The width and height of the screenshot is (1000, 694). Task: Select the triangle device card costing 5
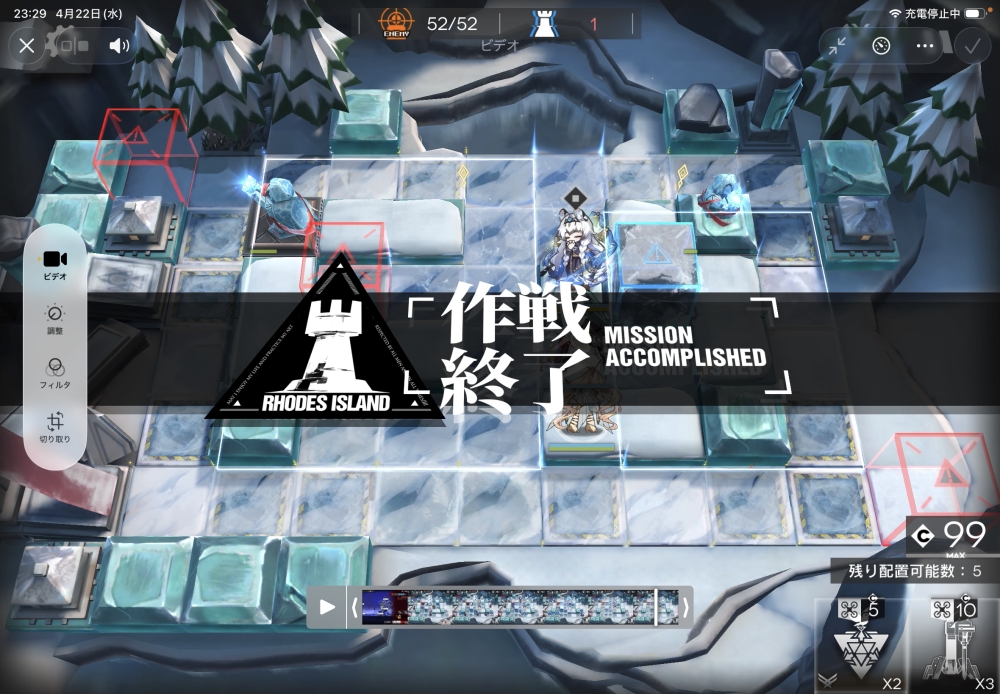pos(859,645)
